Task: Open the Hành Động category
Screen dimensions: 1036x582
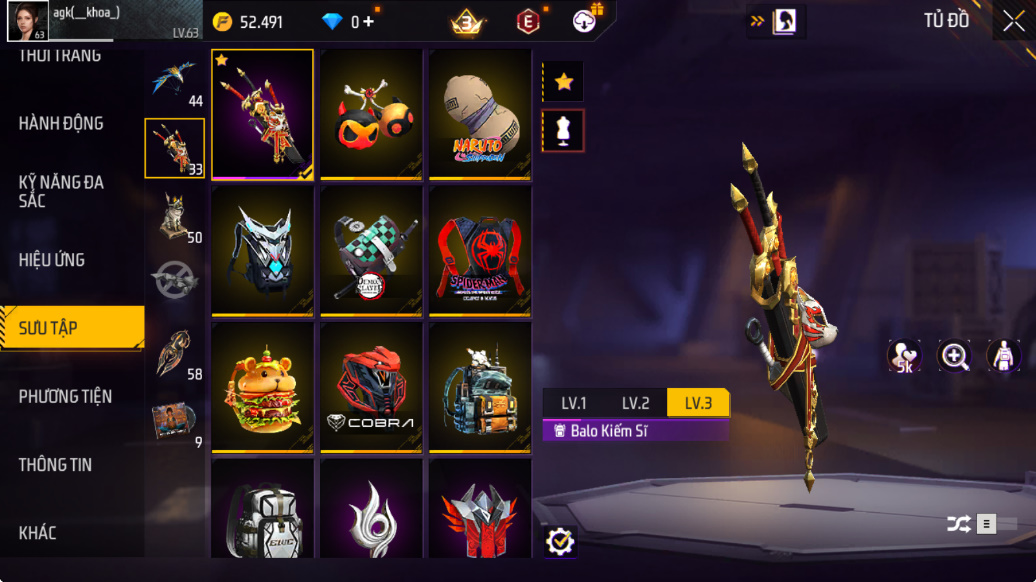Action: pyautogui.click(x=61, y=123)
